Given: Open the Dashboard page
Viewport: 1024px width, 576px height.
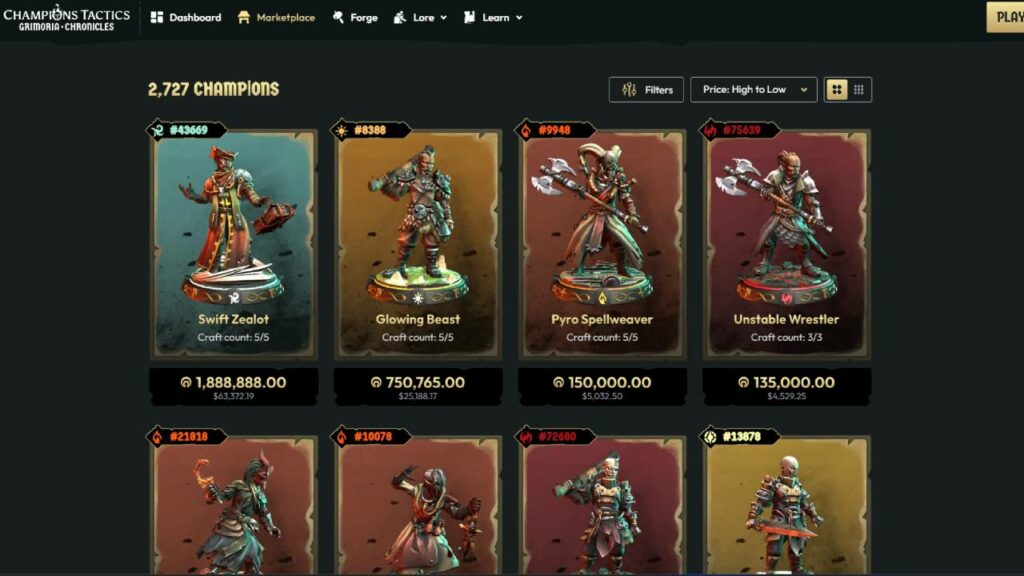Looking at the screenshot, I should 186,17.
